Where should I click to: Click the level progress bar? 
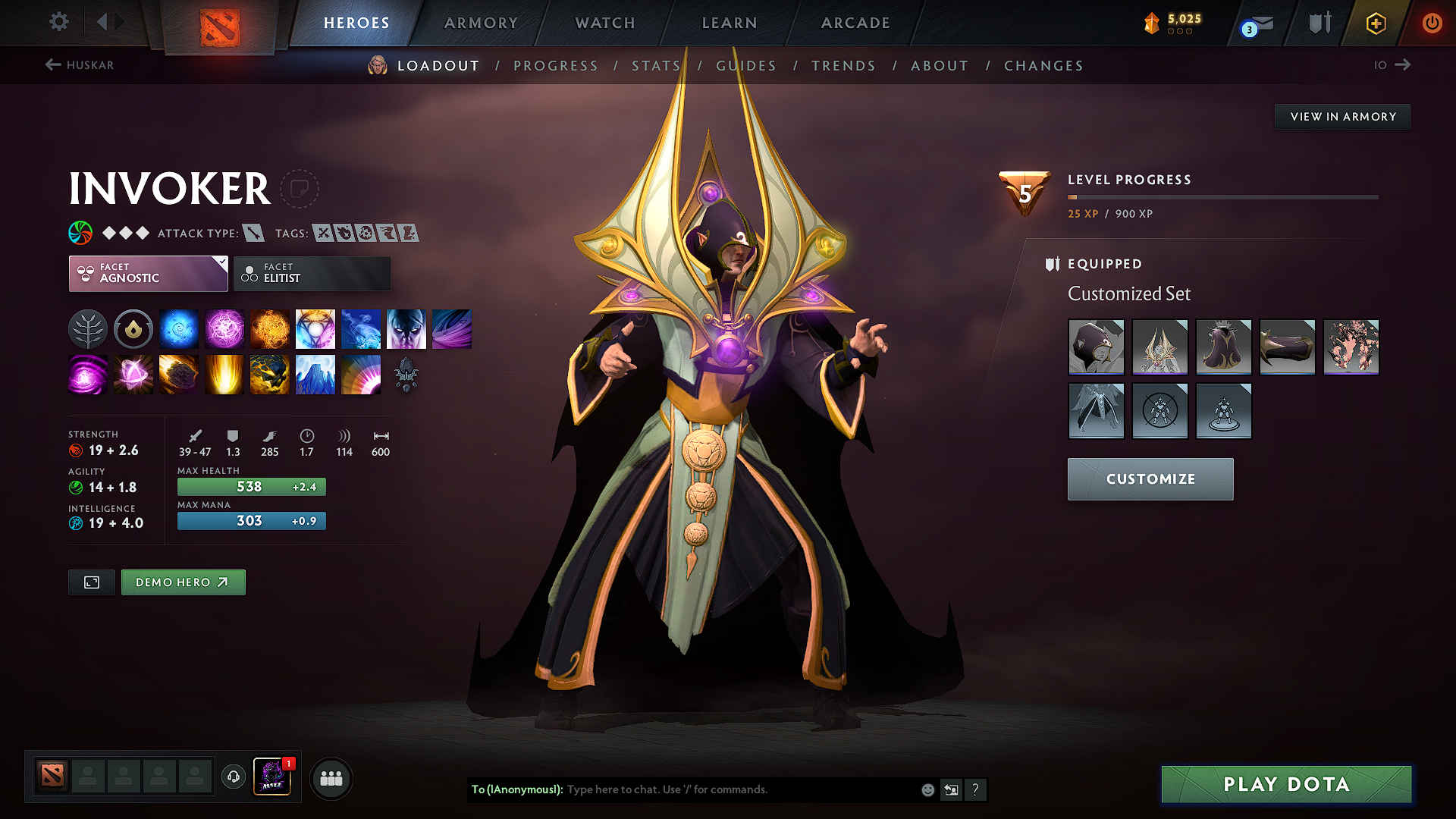1221,197
